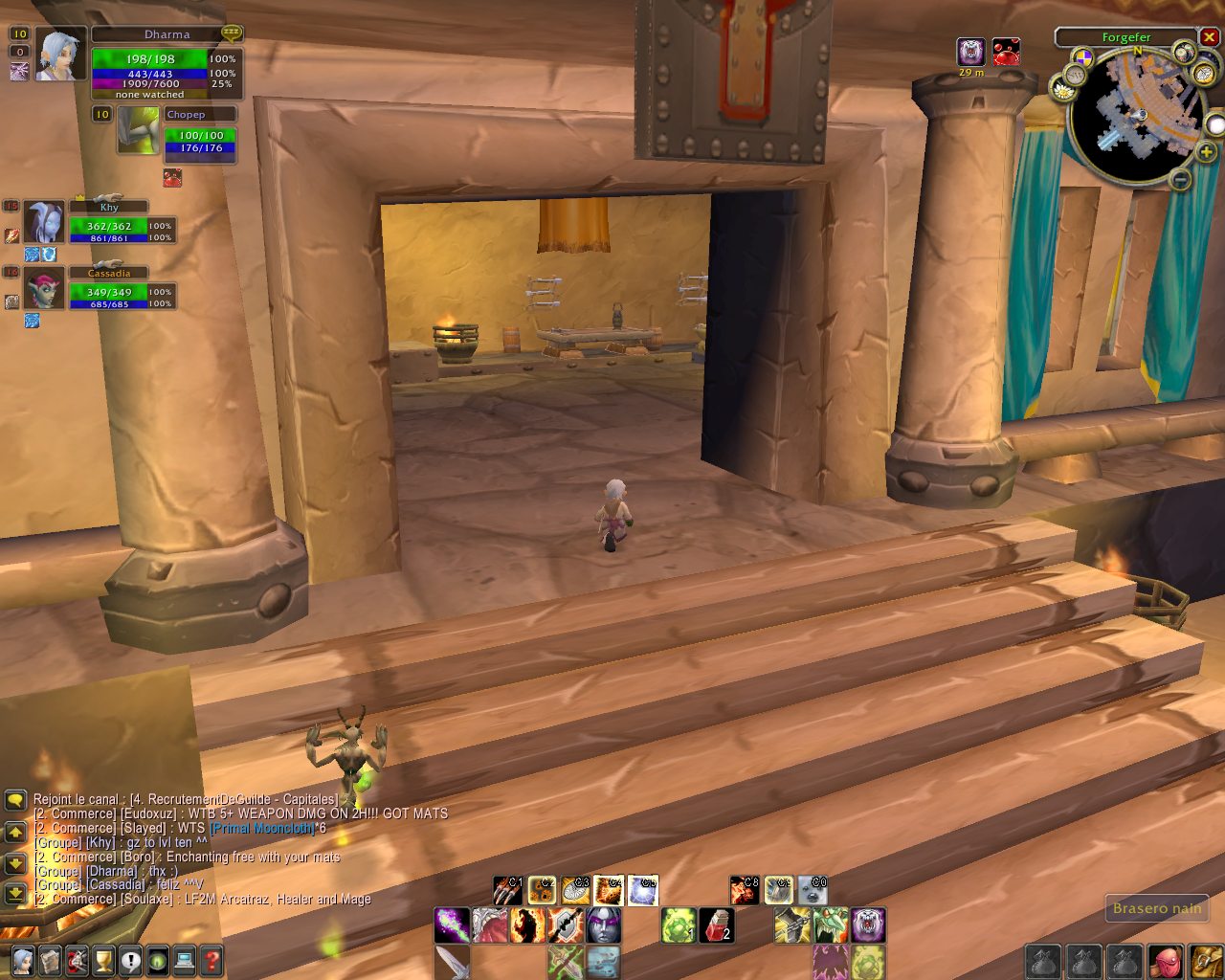Open the golden backpack bag slot

tap(1205, 961)
